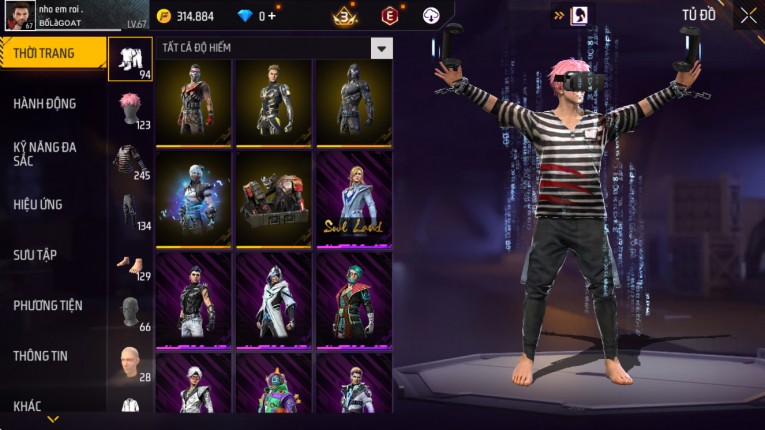Show the THÔNG TIN section

tap(41, 356)
